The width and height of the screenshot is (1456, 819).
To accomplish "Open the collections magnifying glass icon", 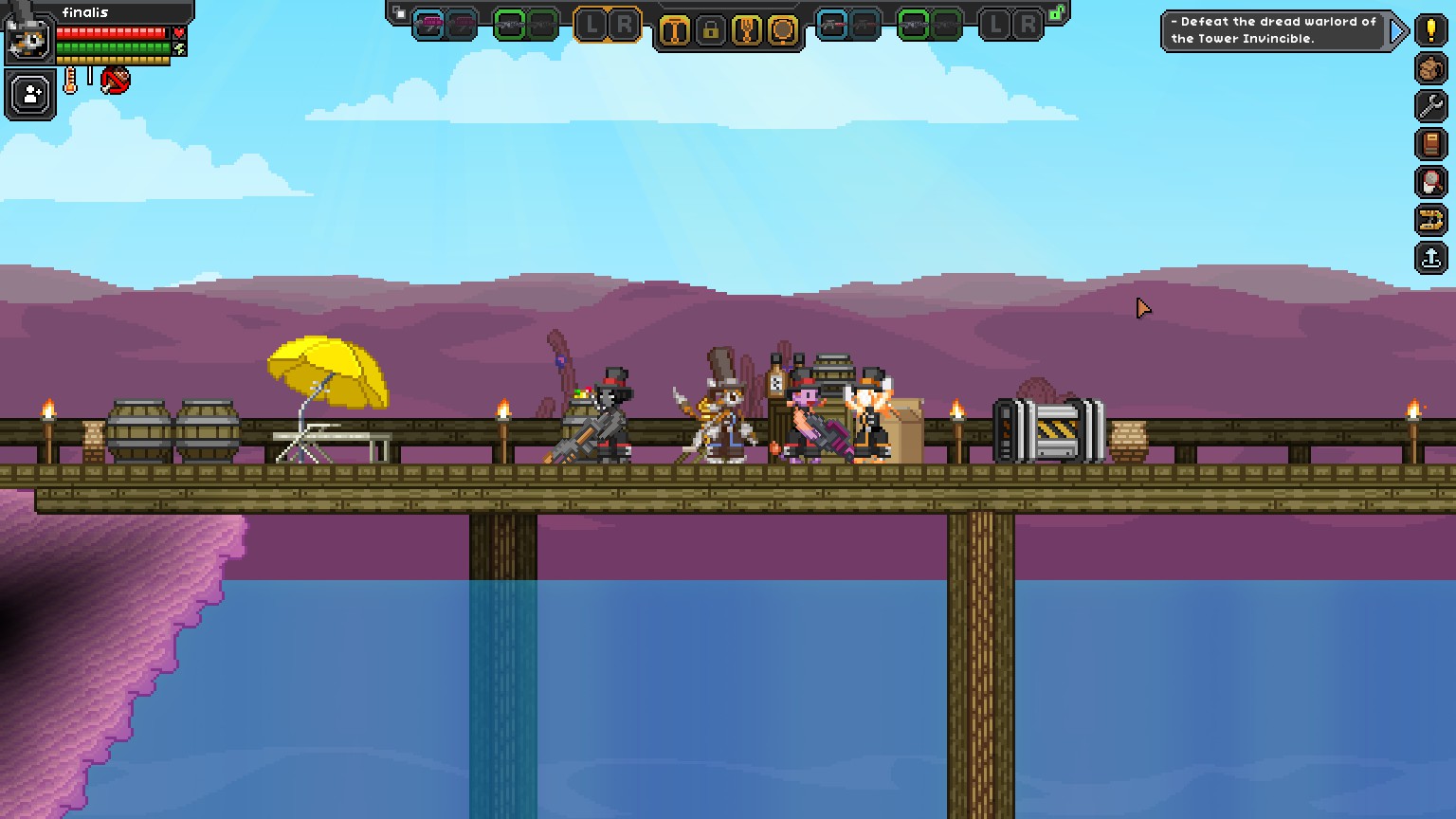I will click(x=1431, y=180).
